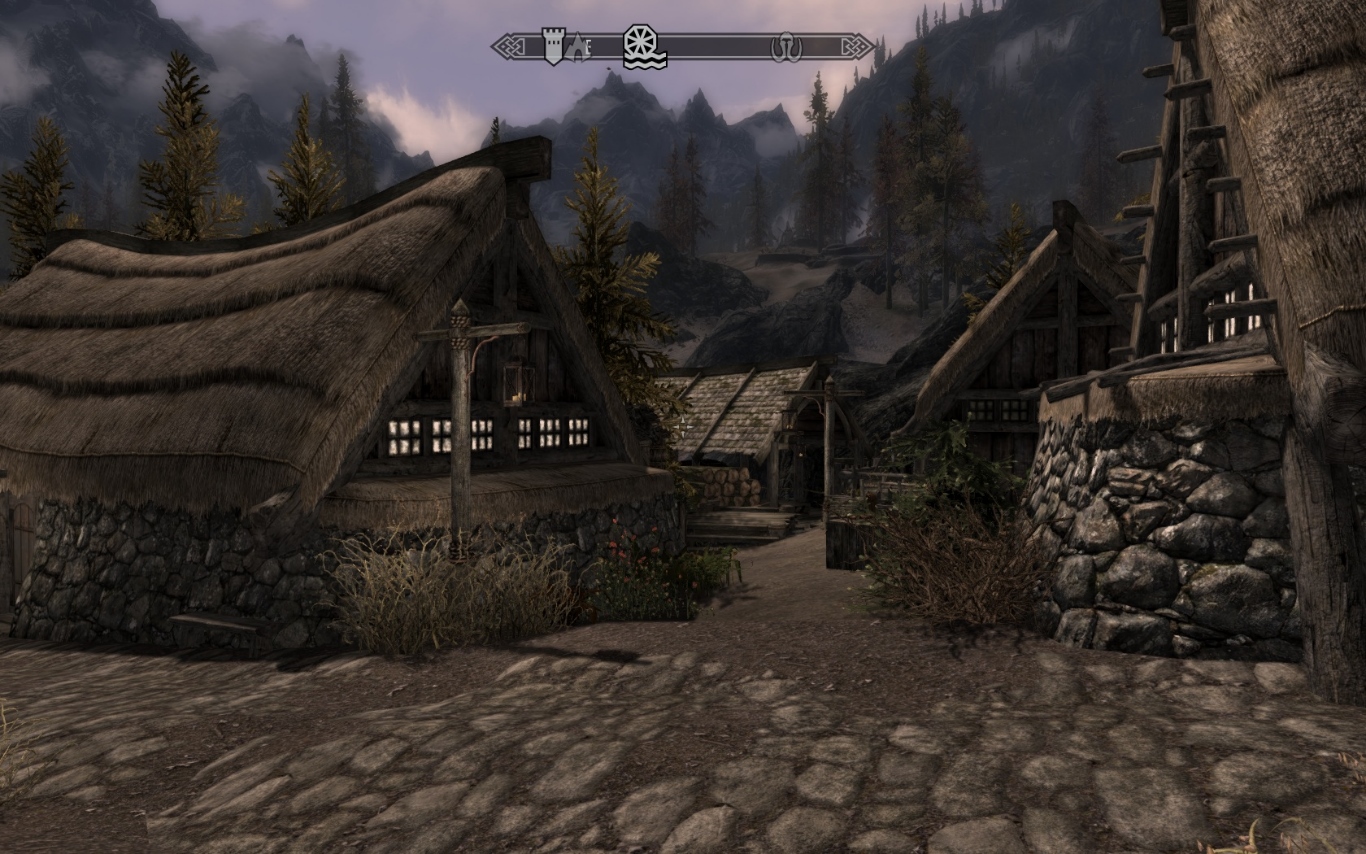Select the water mill marker on the compass

[x=644, y=46]
